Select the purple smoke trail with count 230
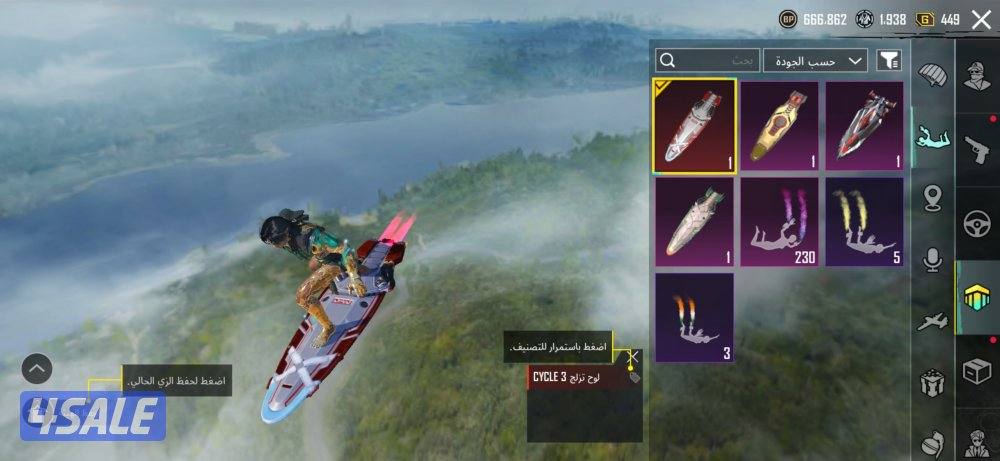1000x461 pixels. pos(779,222)
